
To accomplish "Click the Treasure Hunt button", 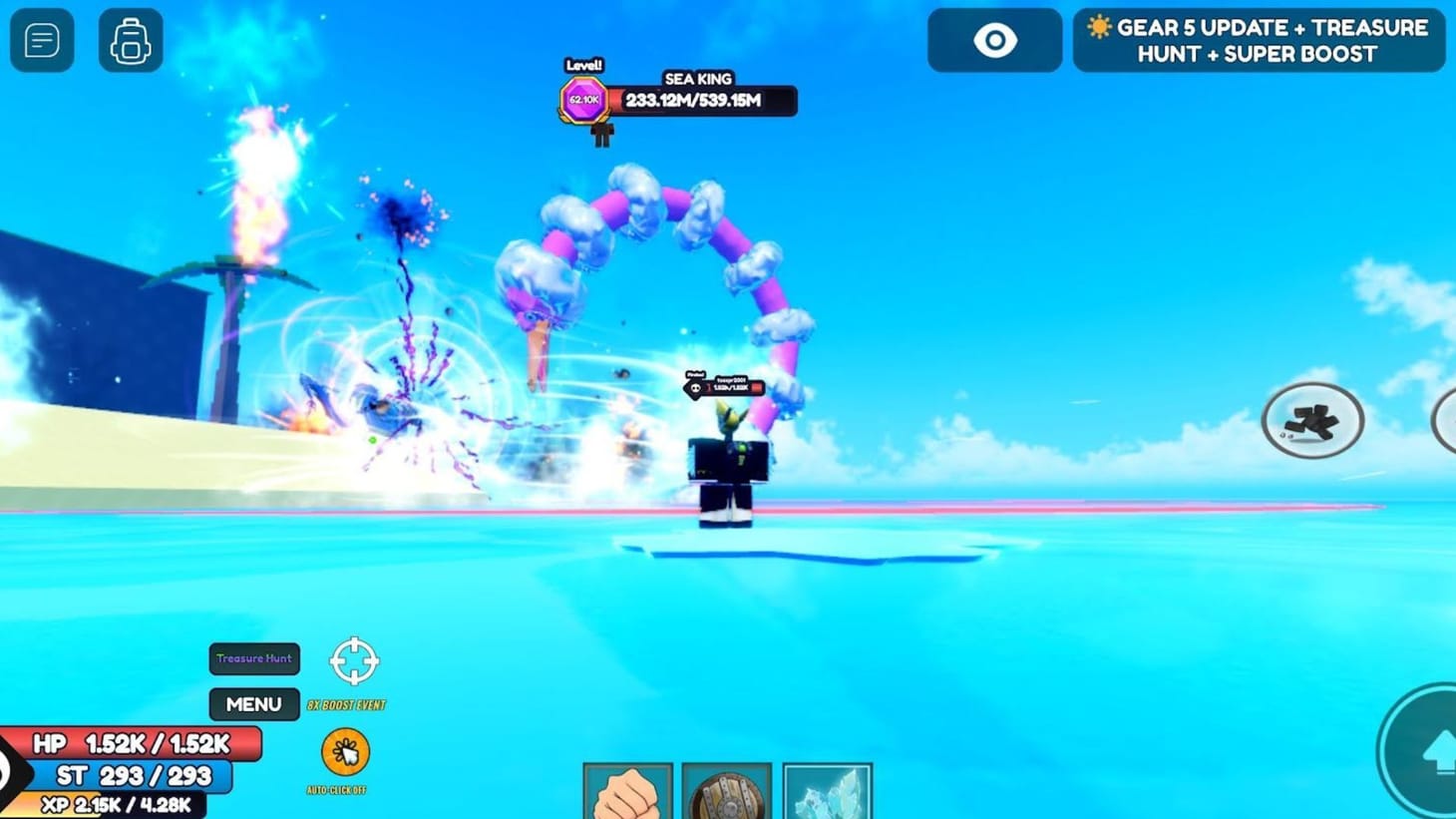I will point(253,658).
